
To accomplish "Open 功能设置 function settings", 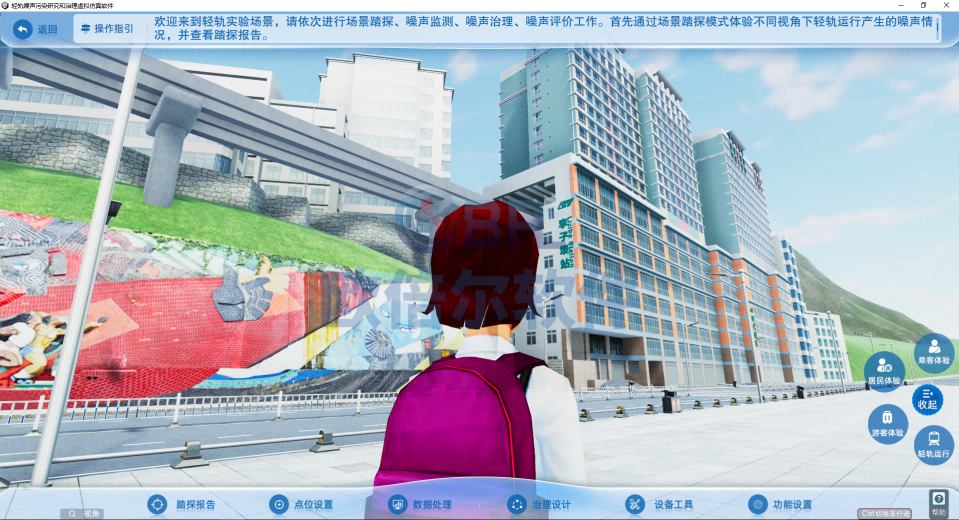I will coord(780,504).
